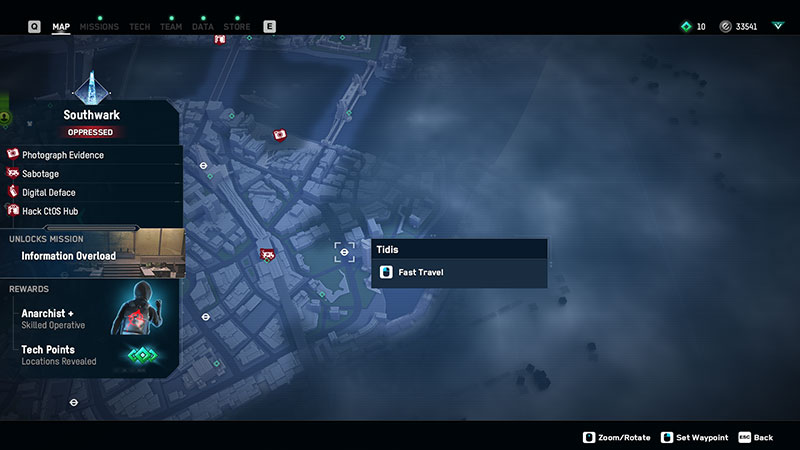Select Hack CtOS Hub activity
Viewport: 800px width, 450px height.
[50, 212]
